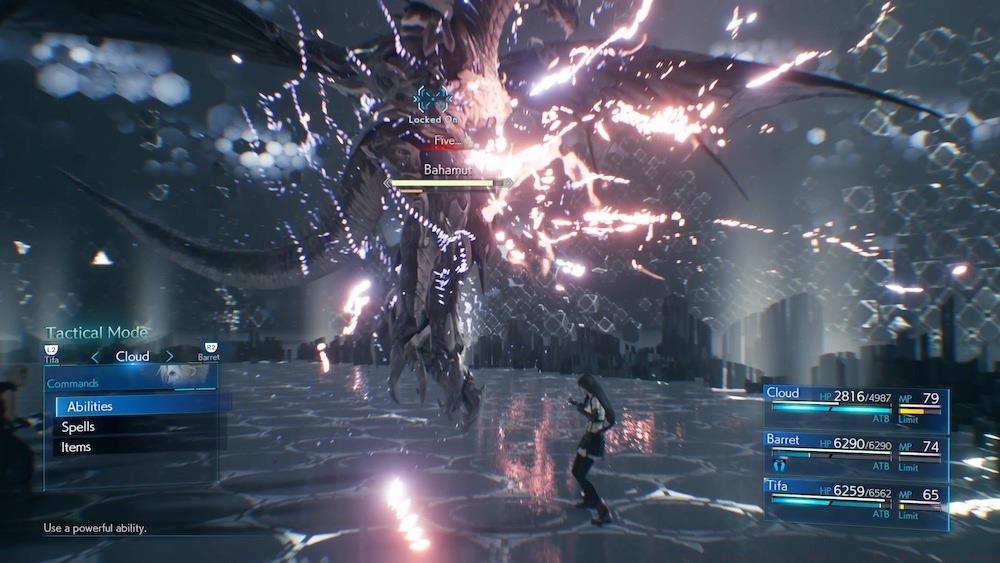Click the right arrow beside Cloud
The width and height of the screenshot is (1000, 563).
(169, 356)
